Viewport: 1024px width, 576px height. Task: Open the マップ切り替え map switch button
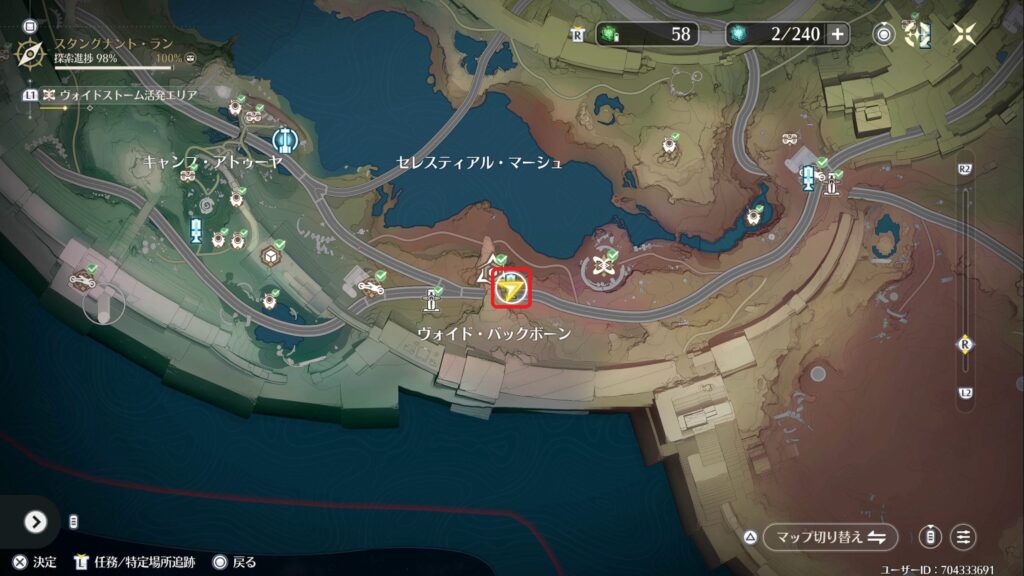(x=831, y=537)
